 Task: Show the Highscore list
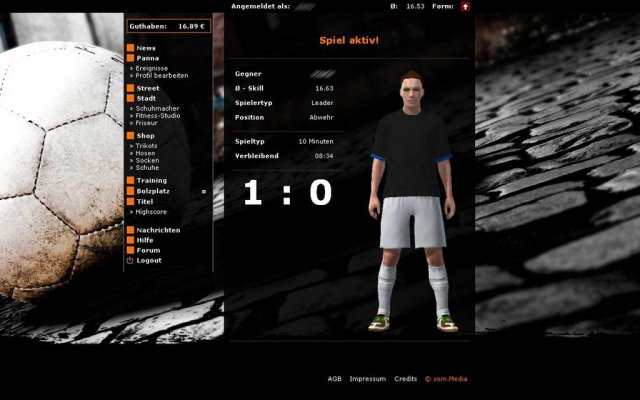click(x=153, y=211)
